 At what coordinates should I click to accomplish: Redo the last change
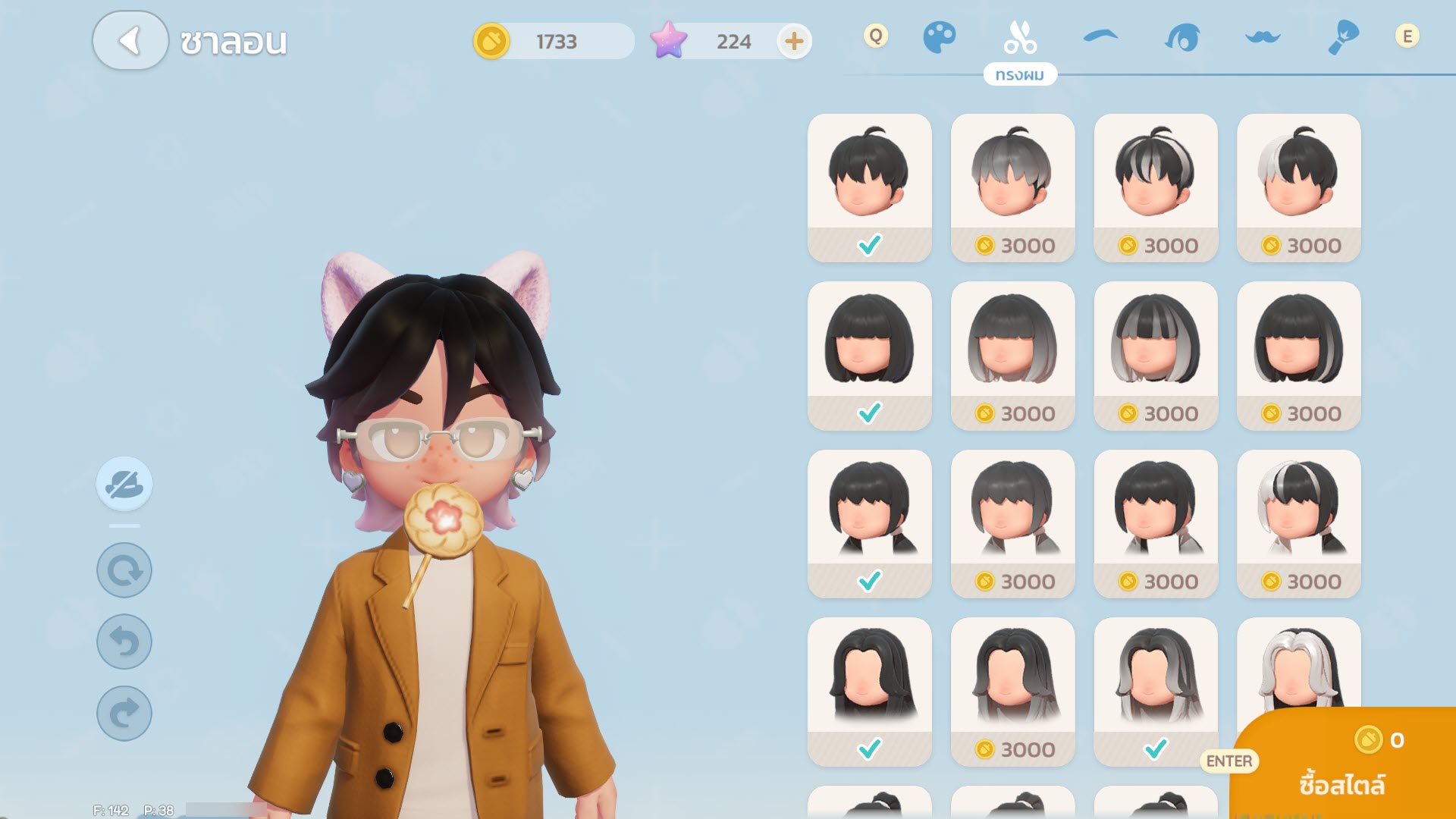(124, 713)
